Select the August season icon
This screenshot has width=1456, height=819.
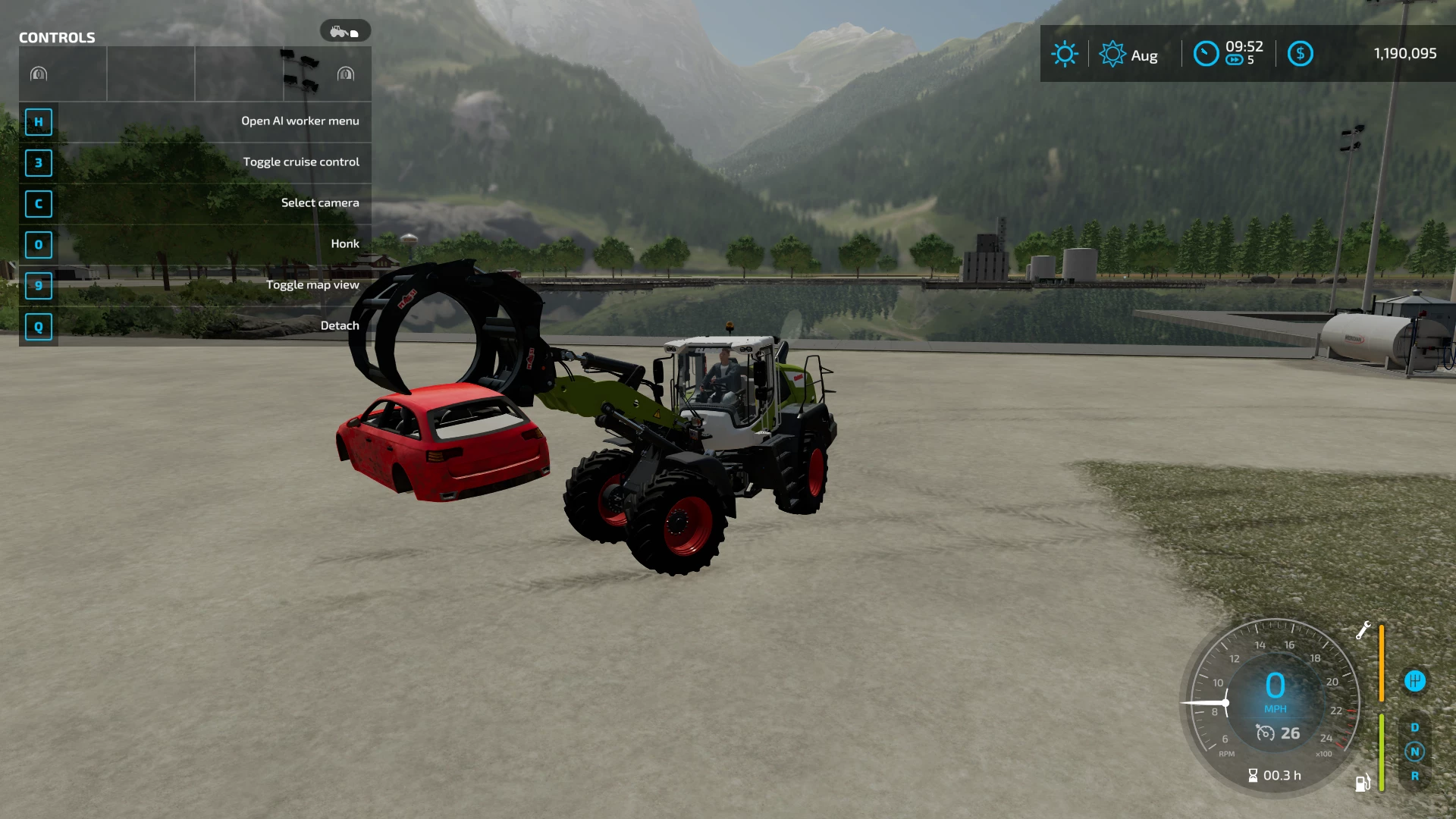click(x=1112, y=54)
